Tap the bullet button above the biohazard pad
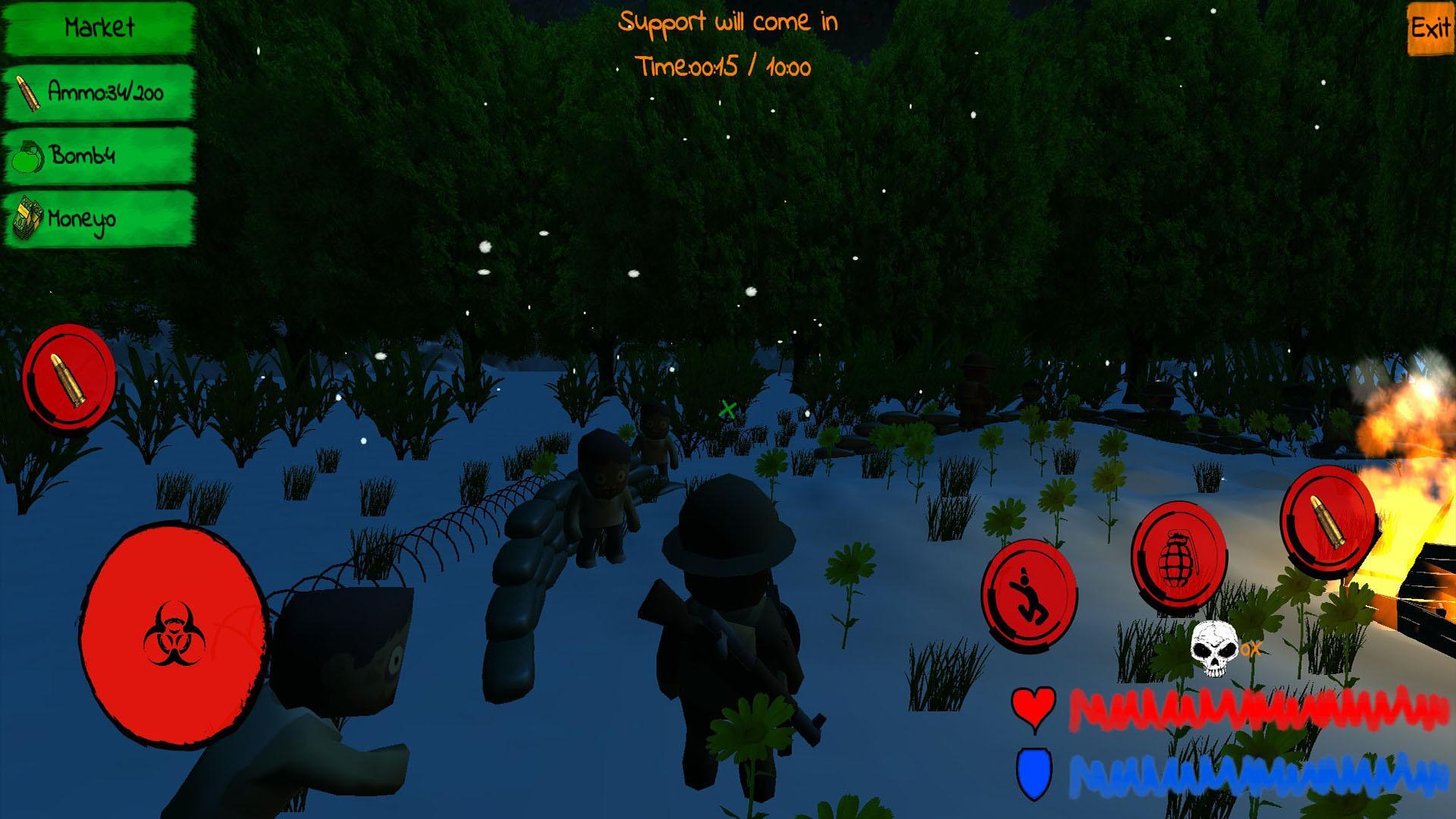1456x819 pixels. point(69,376)
